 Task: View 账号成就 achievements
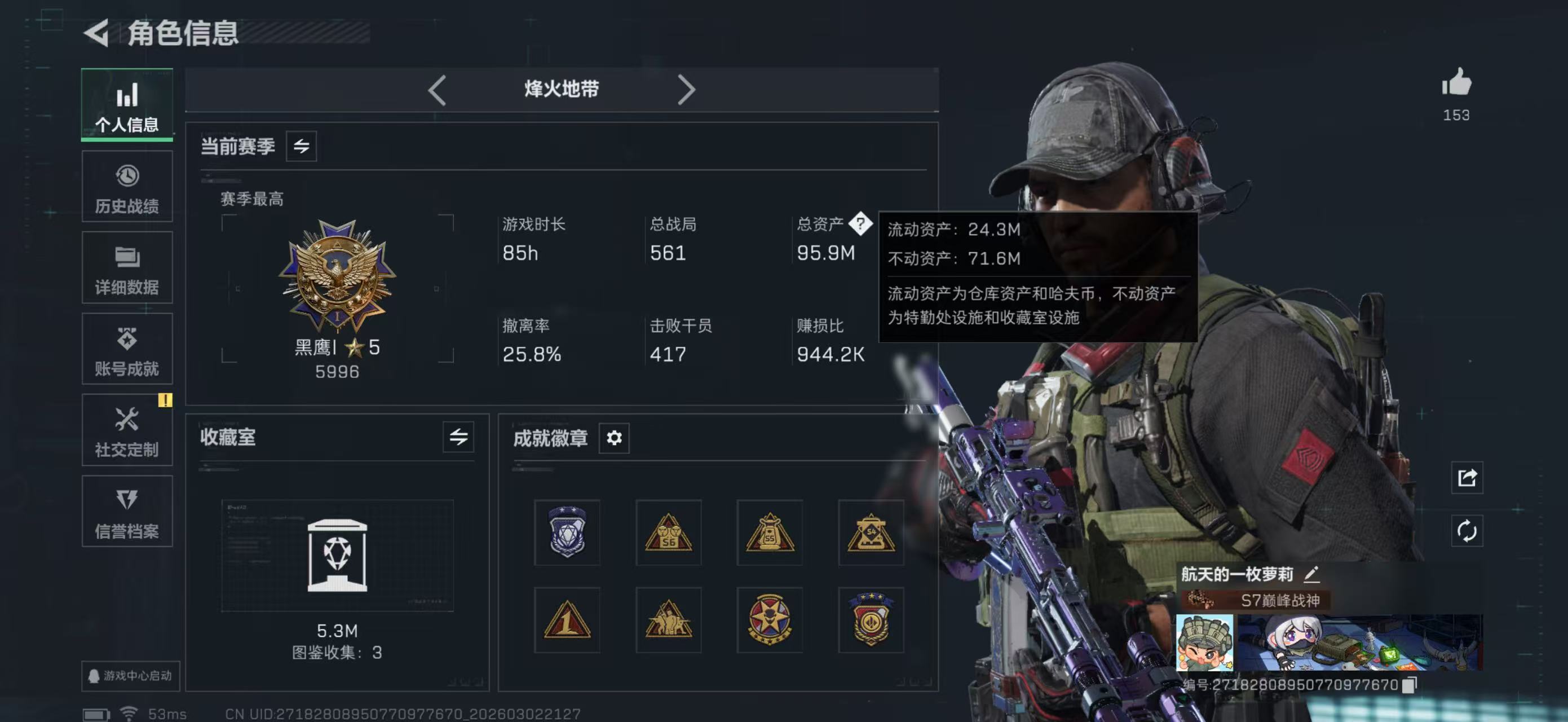point(127,349)
